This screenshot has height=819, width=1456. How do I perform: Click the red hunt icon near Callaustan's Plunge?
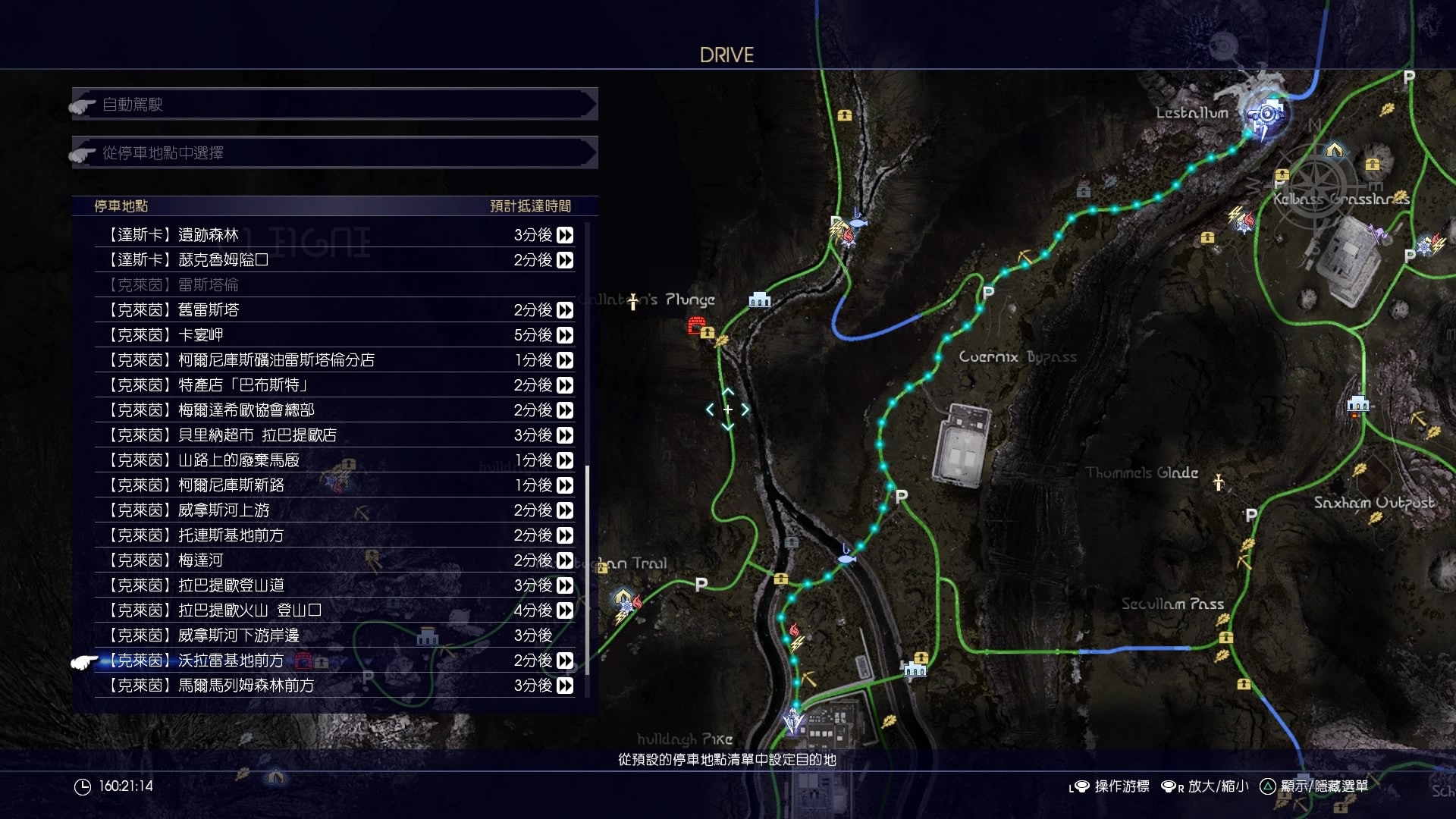click(x=695, y=325)
